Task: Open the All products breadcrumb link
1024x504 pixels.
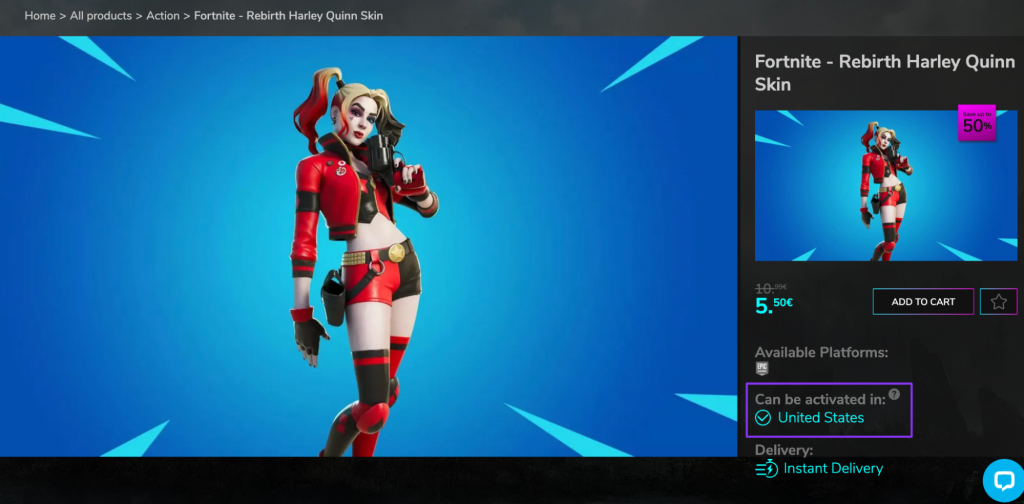Action: click(101, 16)
